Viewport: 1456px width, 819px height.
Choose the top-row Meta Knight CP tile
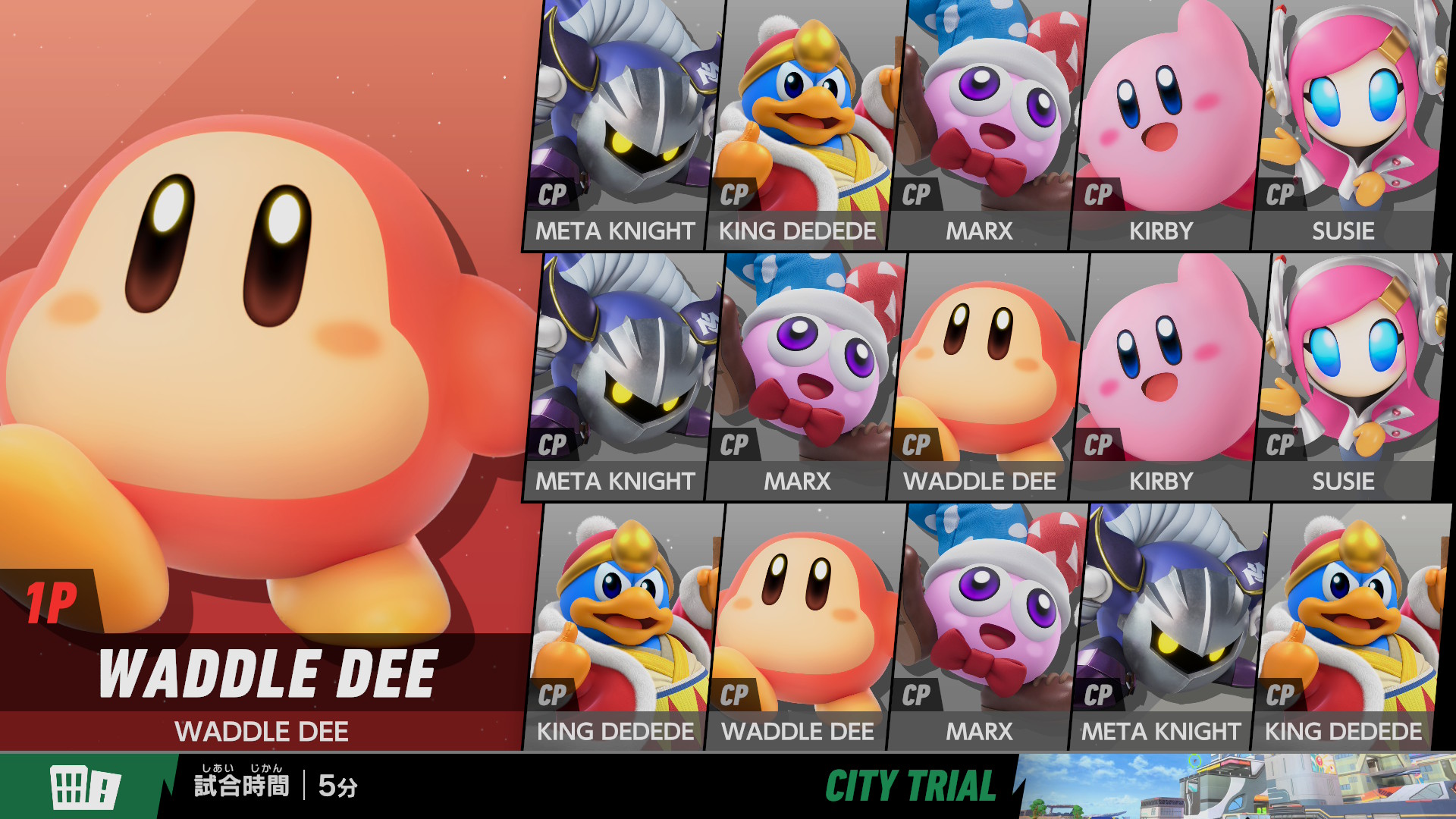pyautogui.click(x=622, y=125)
